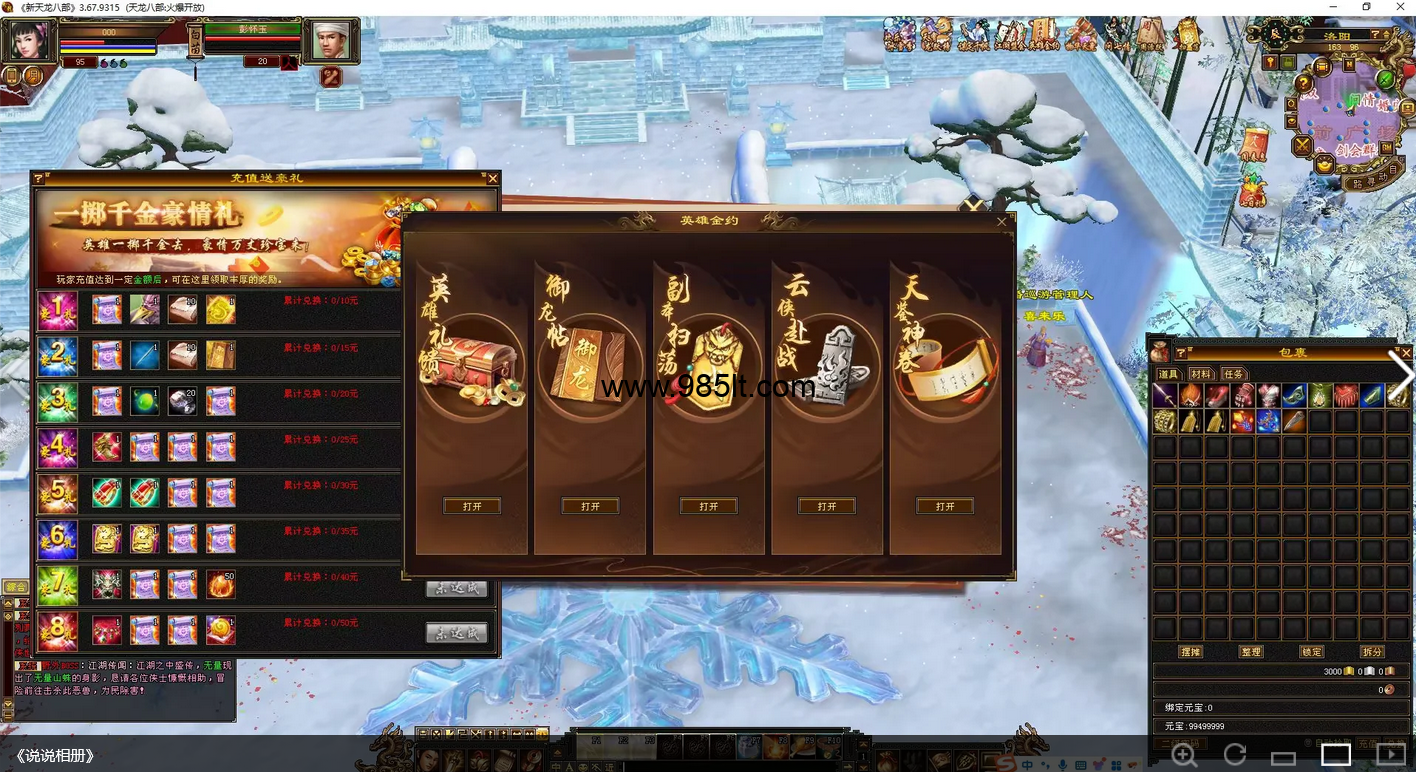Close the 英雄金约 window
Image resolution: width=1416 pixels, height=772 pixels.
pyautogui.click(x=1002, y=222)
